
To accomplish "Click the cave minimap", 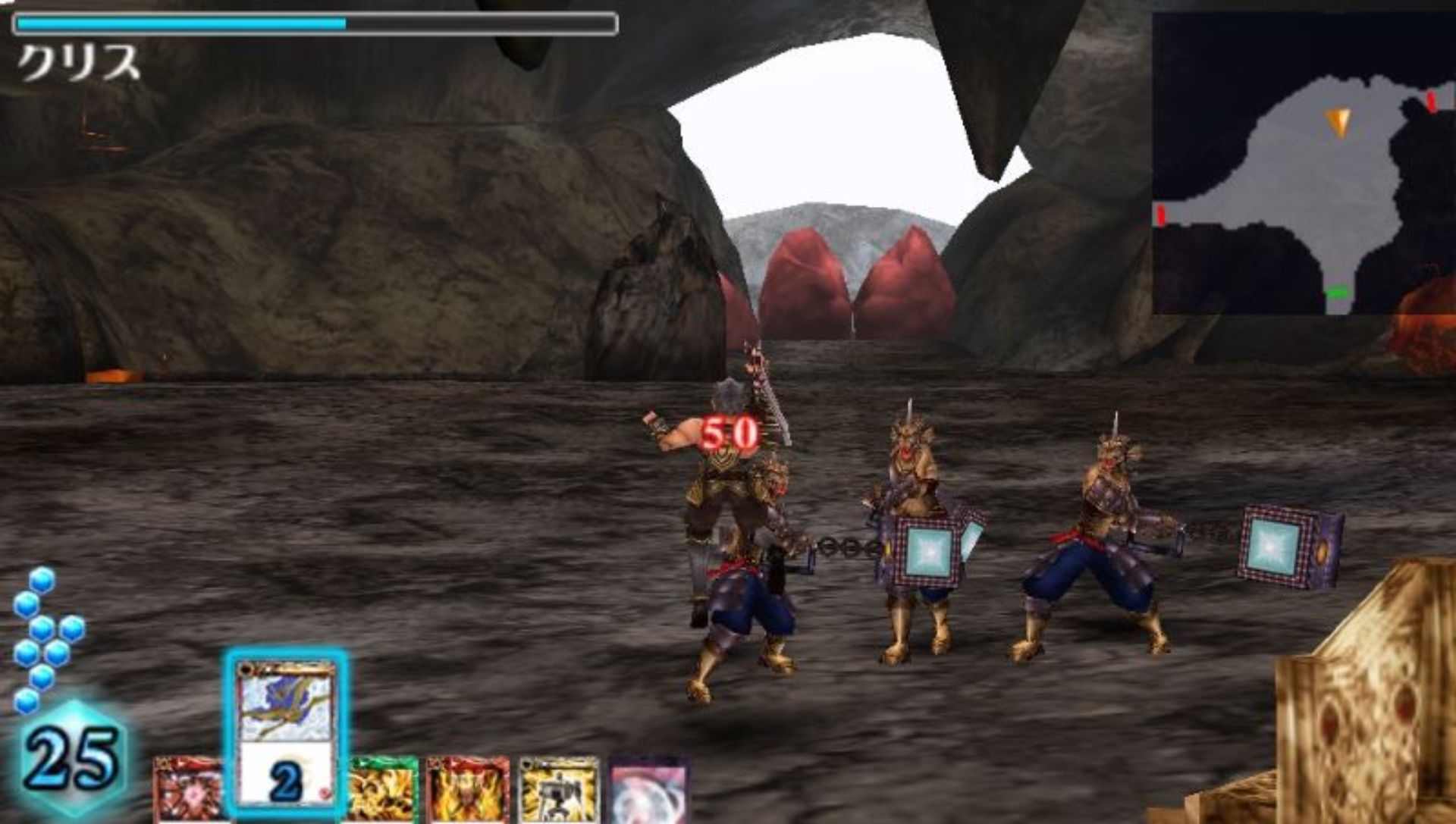I will (1303, 163).
